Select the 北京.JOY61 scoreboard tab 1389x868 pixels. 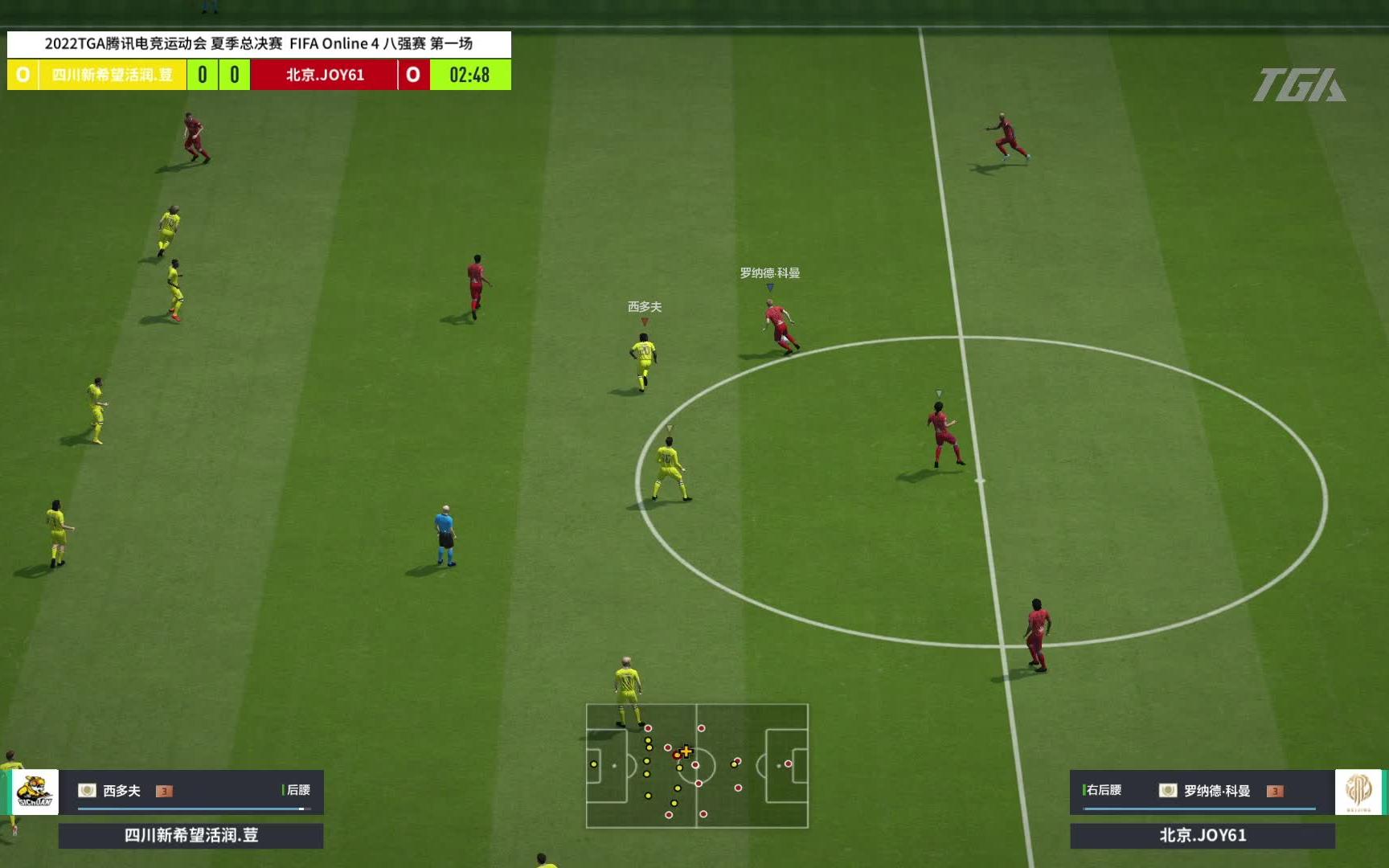tap(325, 75)
